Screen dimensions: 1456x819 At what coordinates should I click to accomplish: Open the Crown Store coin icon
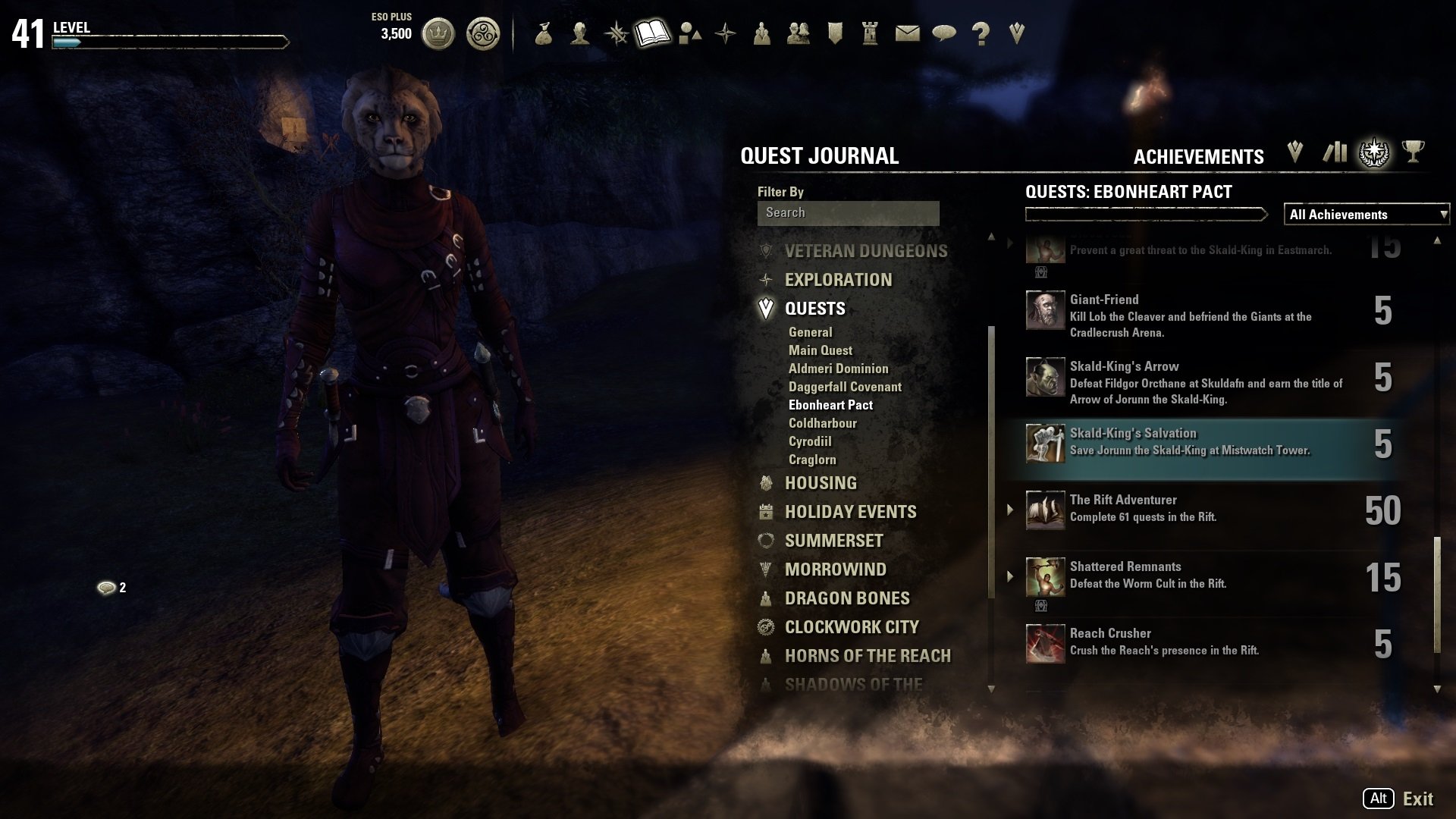[x=438, y=33]
